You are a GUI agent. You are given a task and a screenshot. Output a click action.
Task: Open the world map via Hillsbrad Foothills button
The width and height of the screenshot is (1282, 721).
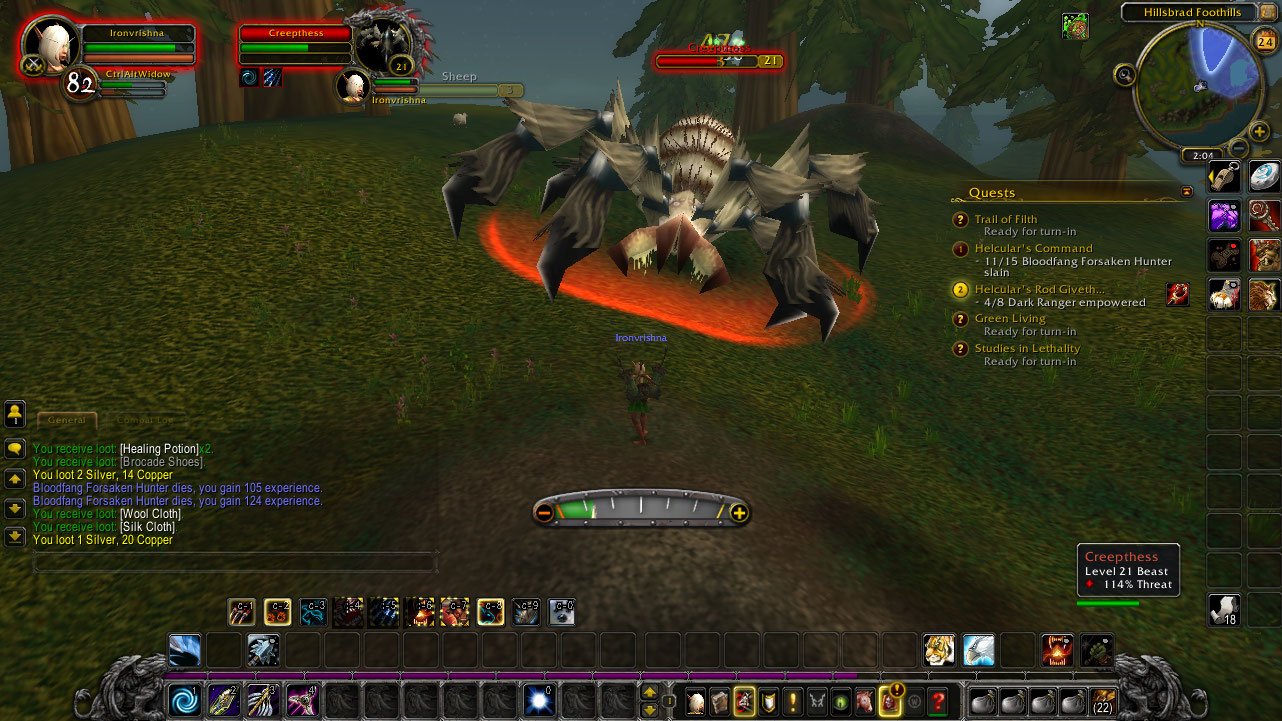[x=1192, y=12]
